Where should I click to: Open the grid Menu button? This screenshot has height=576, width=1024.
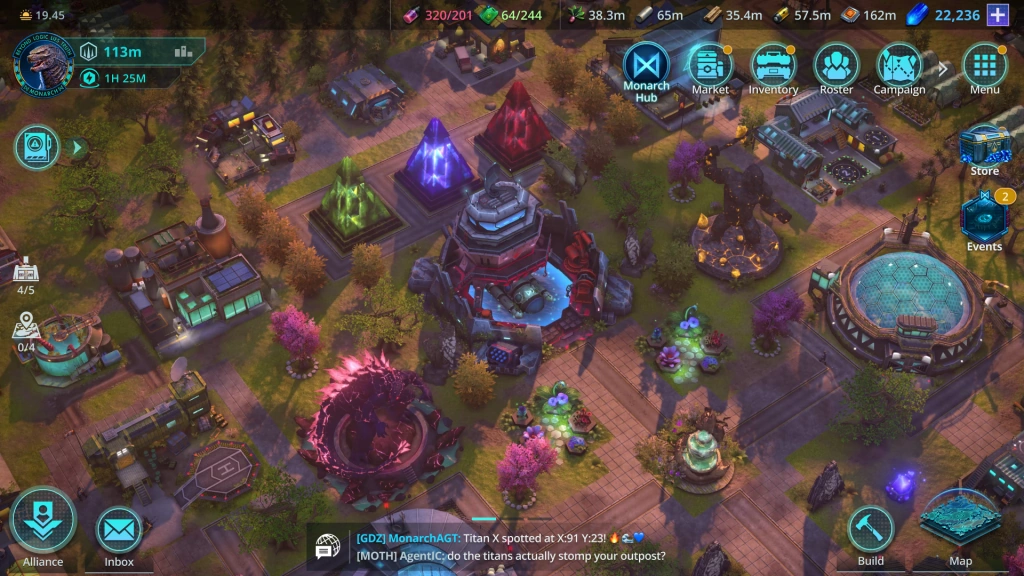tap(984, 65)
